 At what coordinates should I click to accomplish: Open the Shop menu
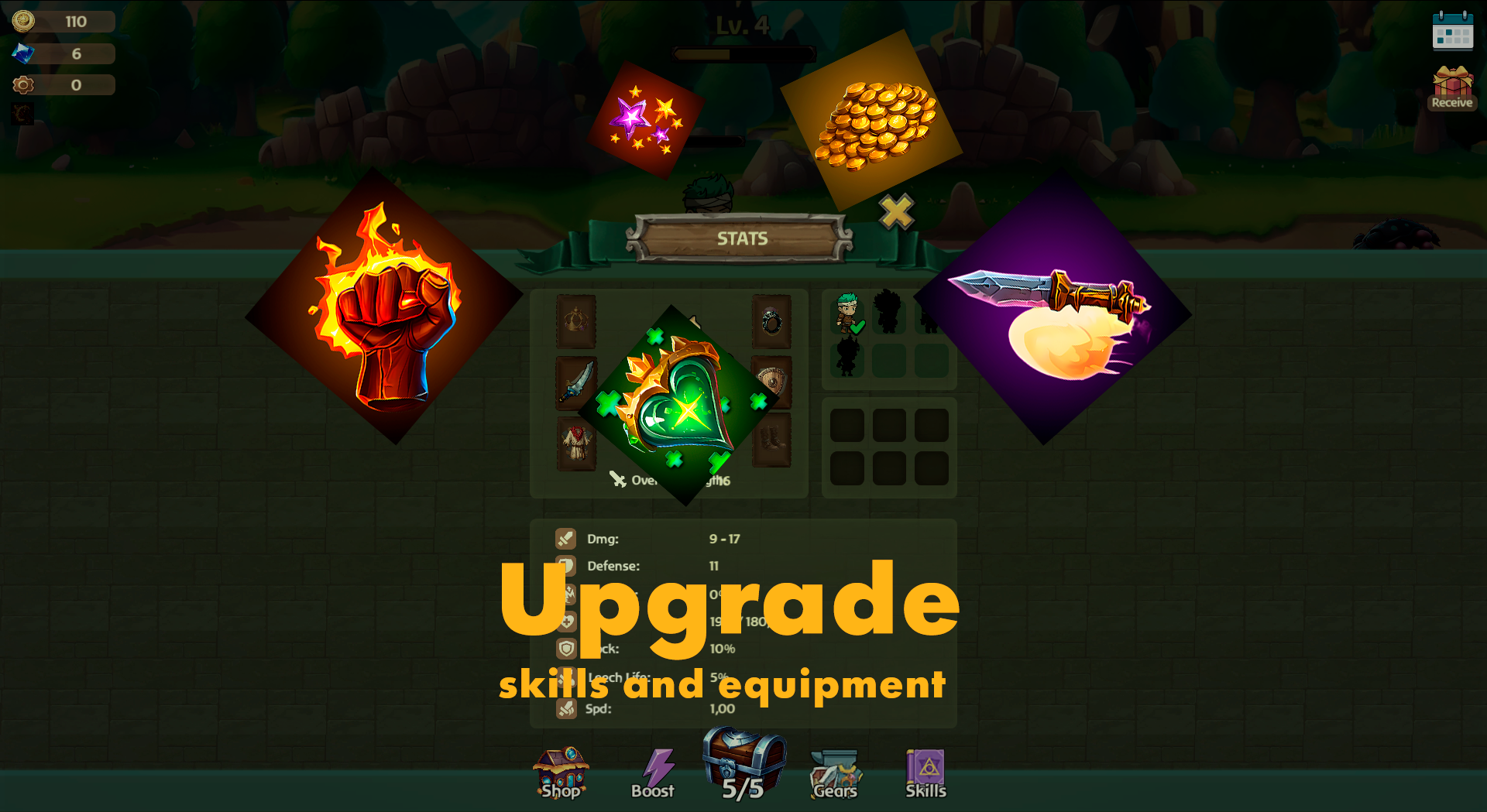coord(561,773)
